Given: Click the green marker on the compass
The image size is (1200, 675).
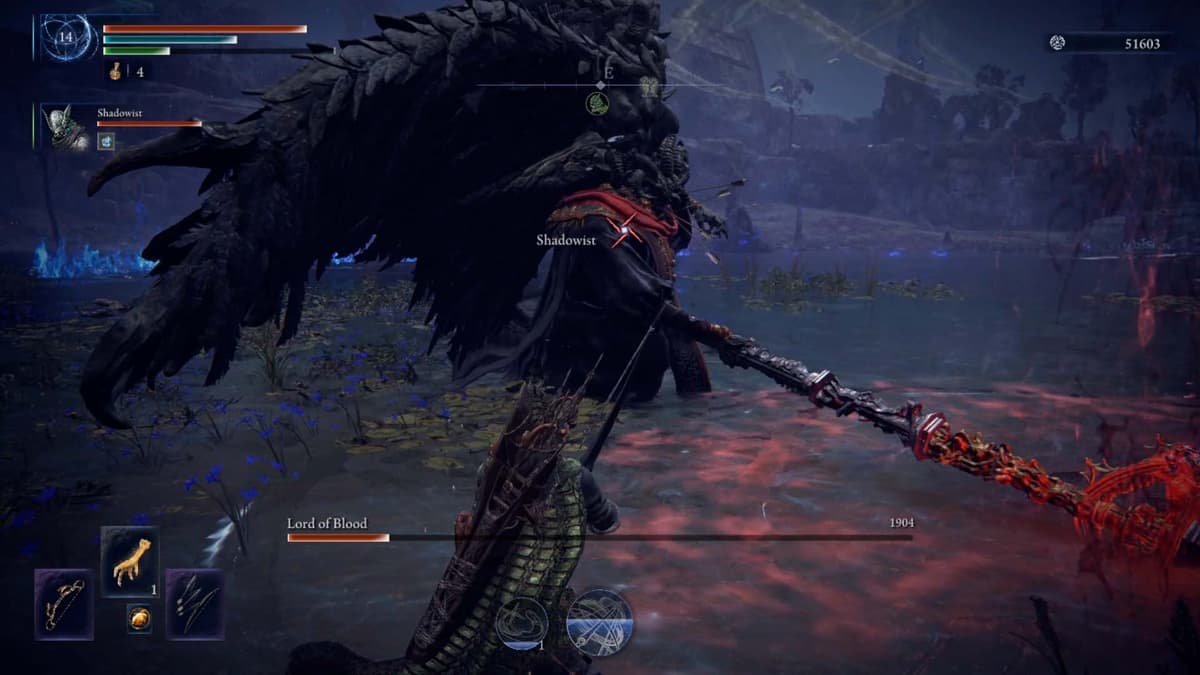Looking at the screenshot, I should [x=597, y=102].
